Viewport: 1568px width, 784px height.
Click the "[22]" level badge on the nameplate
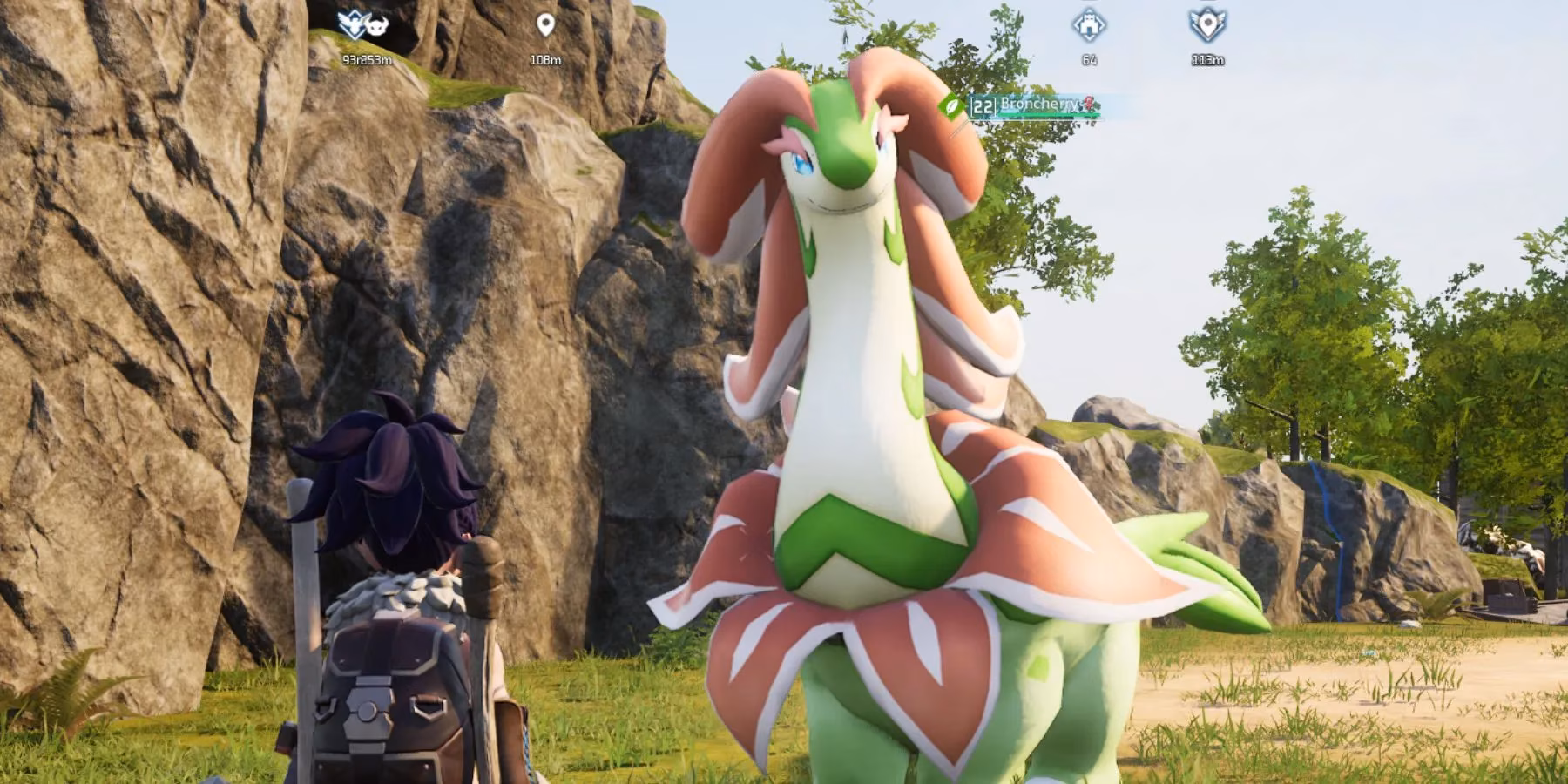[983, 106]
